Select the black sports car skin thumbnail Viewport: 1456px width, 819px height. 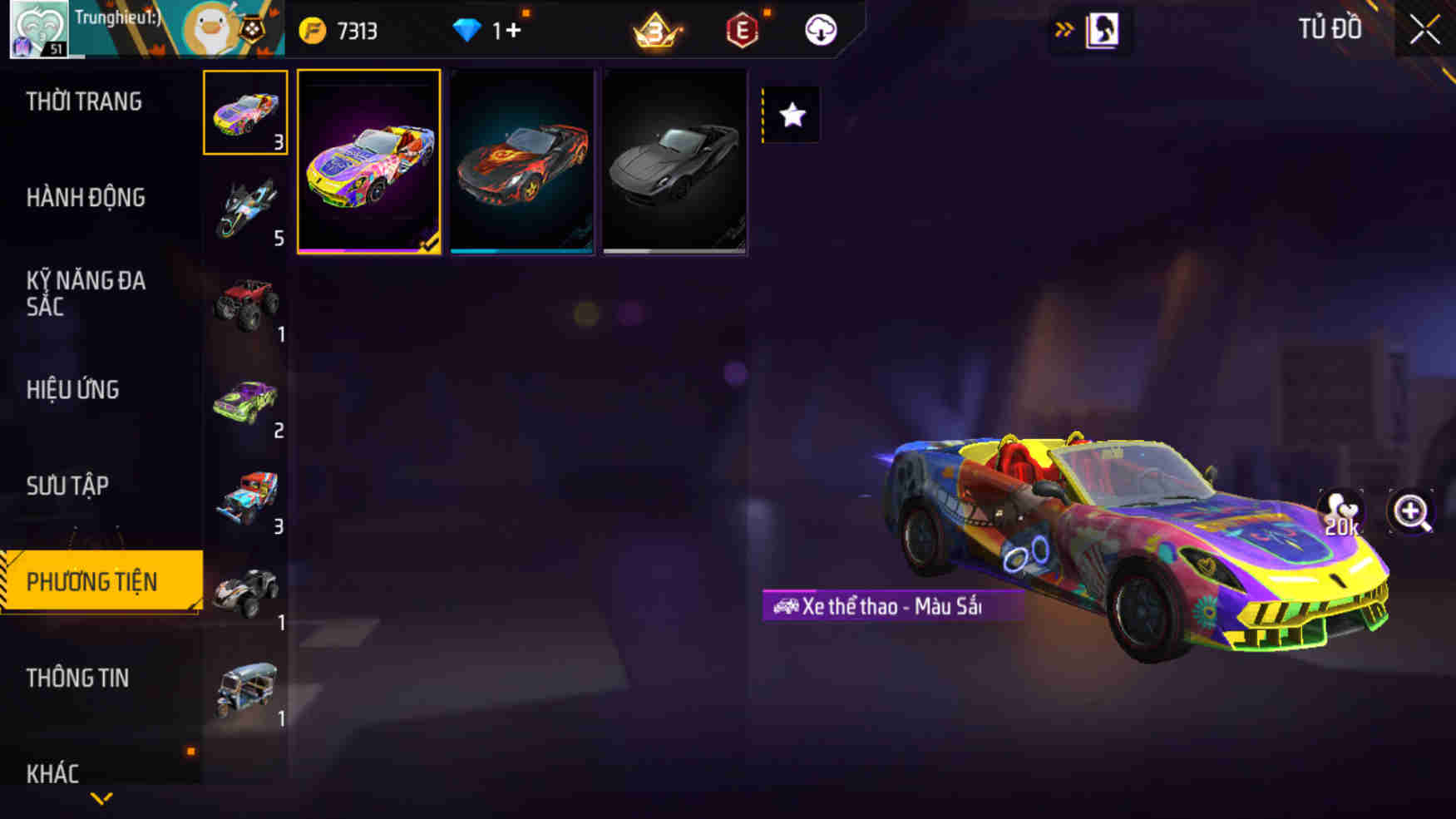point(675,164)
